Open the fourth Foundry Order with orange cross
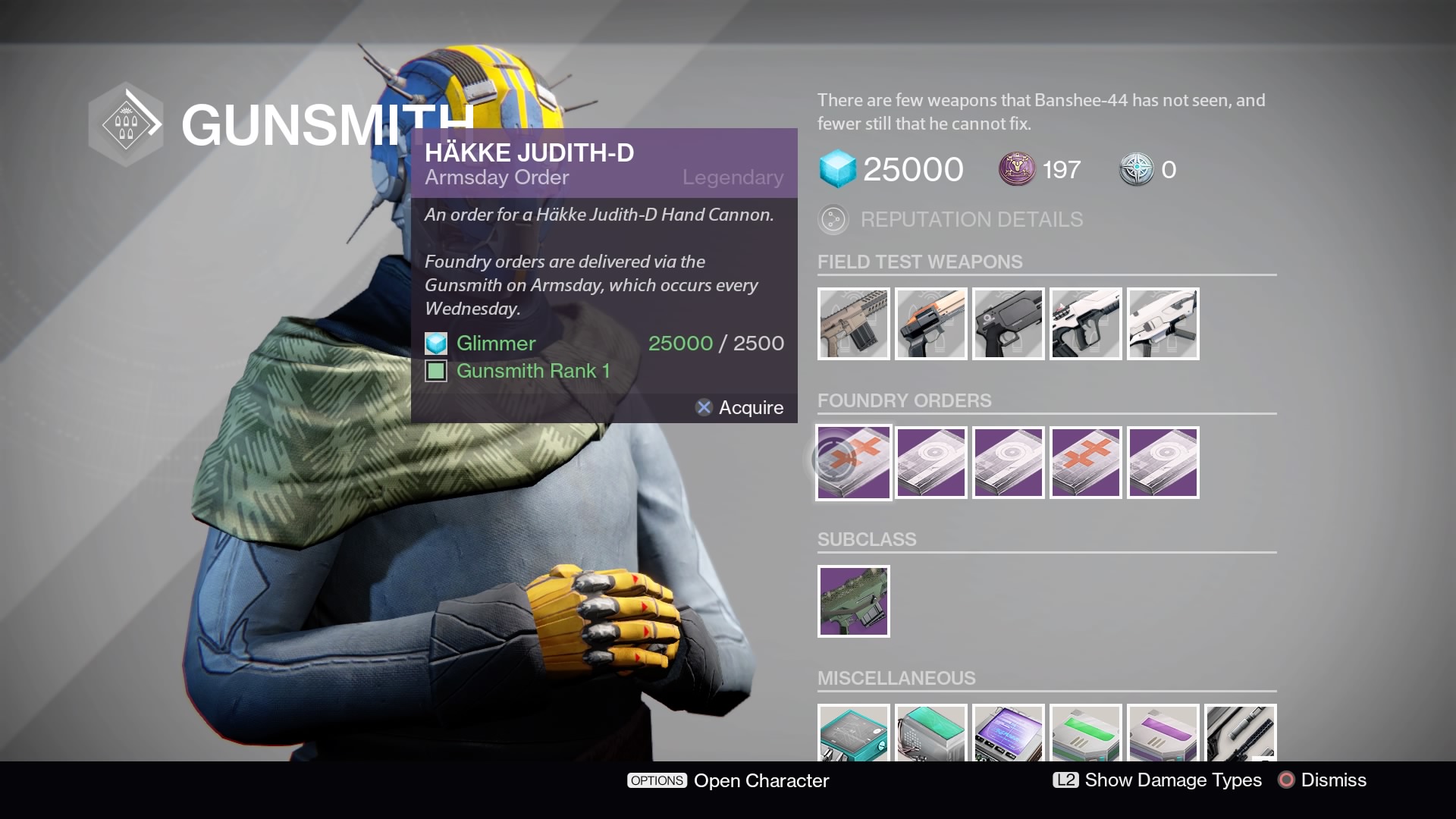The width and height of the screenshot is (1456, 819). [x=1086, y=462]
